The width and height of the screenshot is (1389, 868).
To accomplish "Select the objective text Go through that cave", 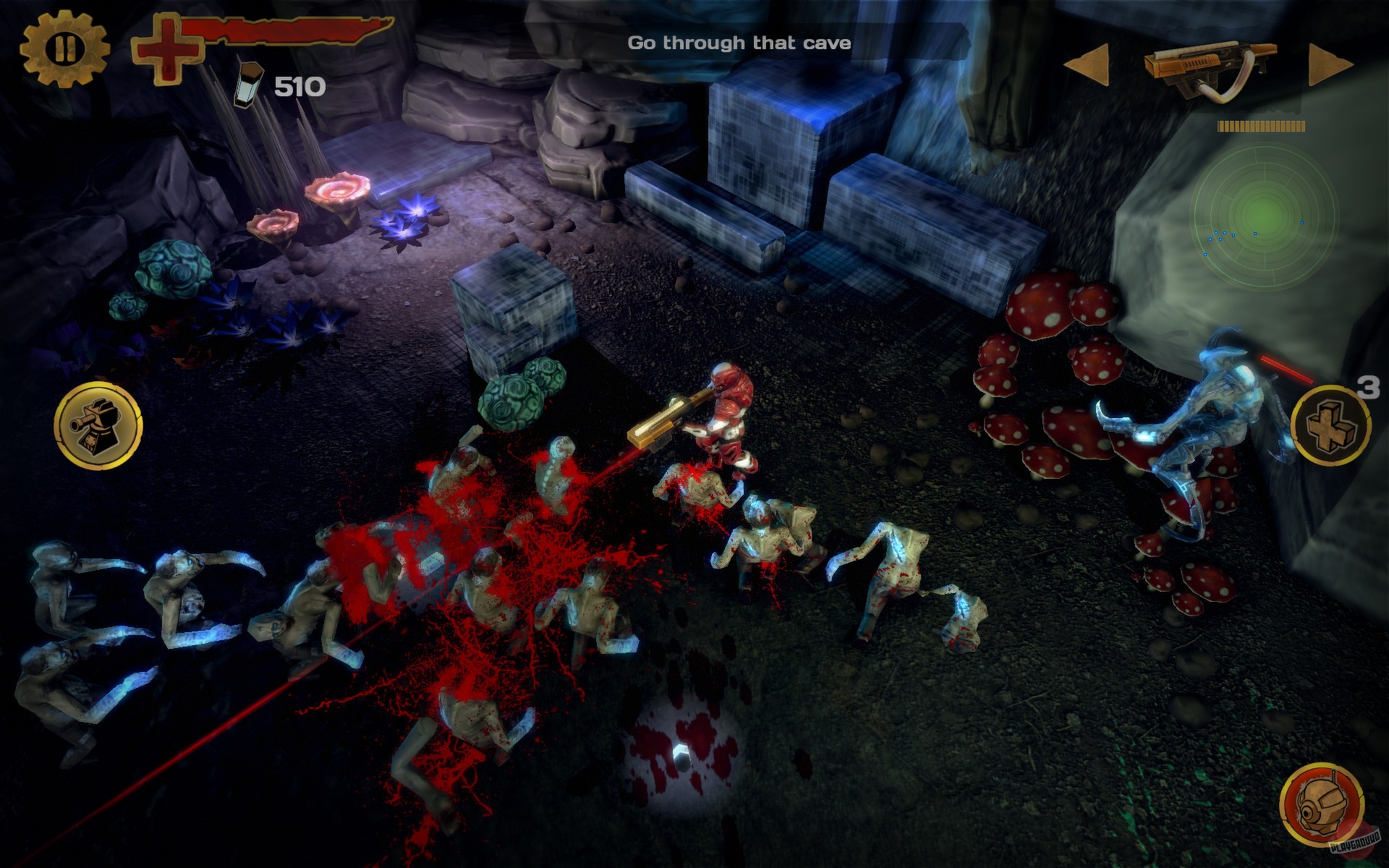I will (739, 42).
